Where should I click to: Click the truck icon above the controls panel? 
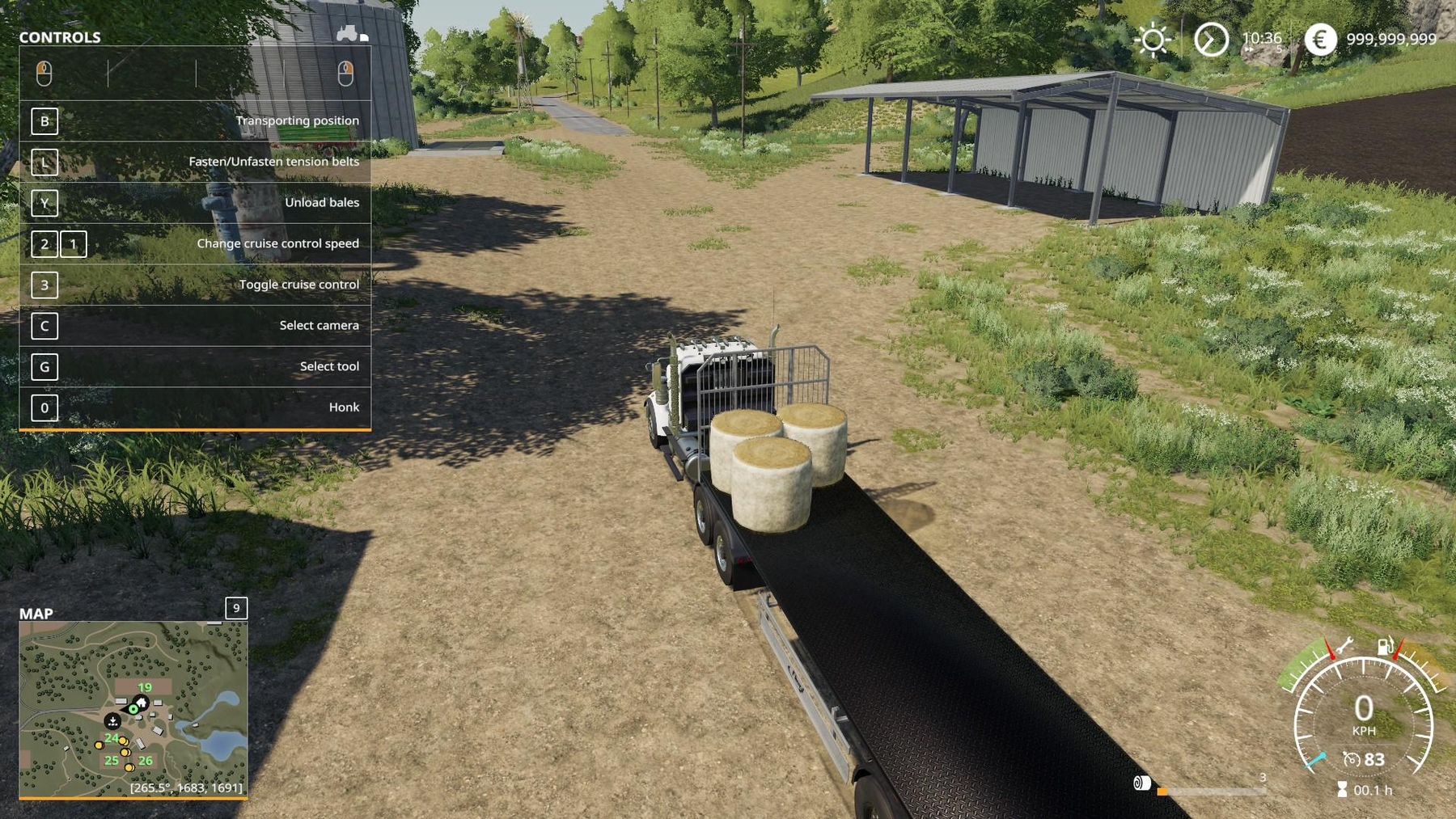[x=349, y=33]
